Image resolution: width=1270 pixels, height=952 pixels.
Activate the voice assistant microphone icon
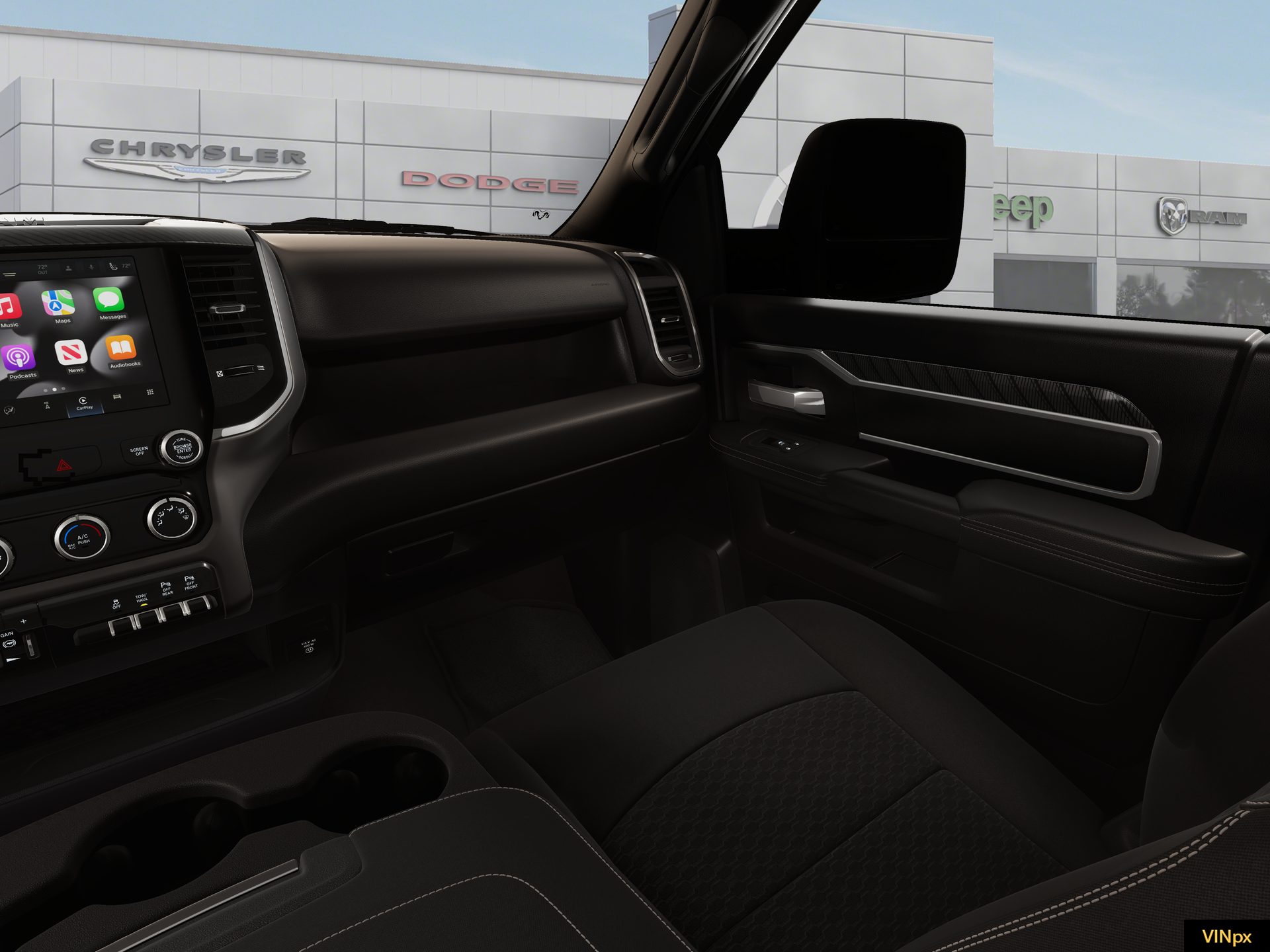91,266
